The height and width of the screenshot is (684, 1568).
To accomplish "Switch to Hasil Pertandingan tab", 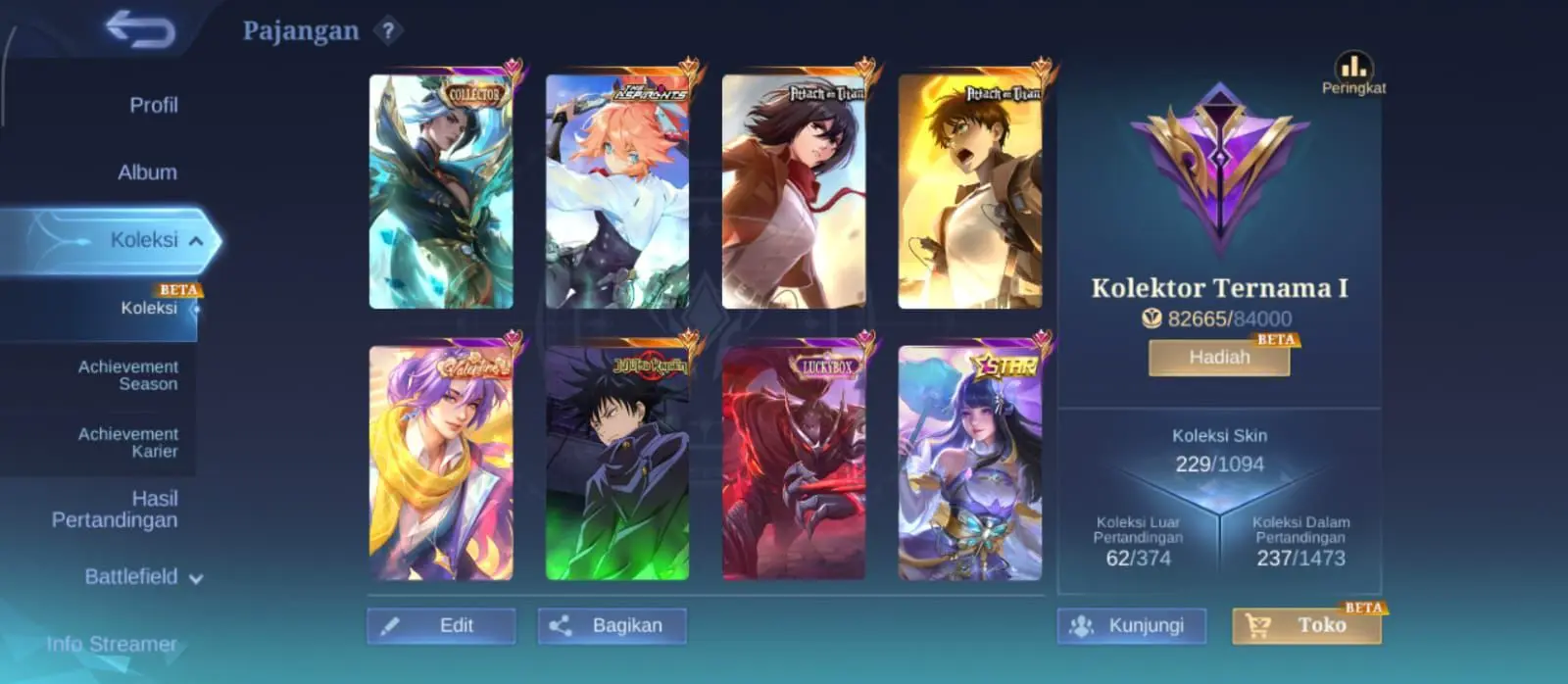I will pyautogui.click(x=115, y=510).
